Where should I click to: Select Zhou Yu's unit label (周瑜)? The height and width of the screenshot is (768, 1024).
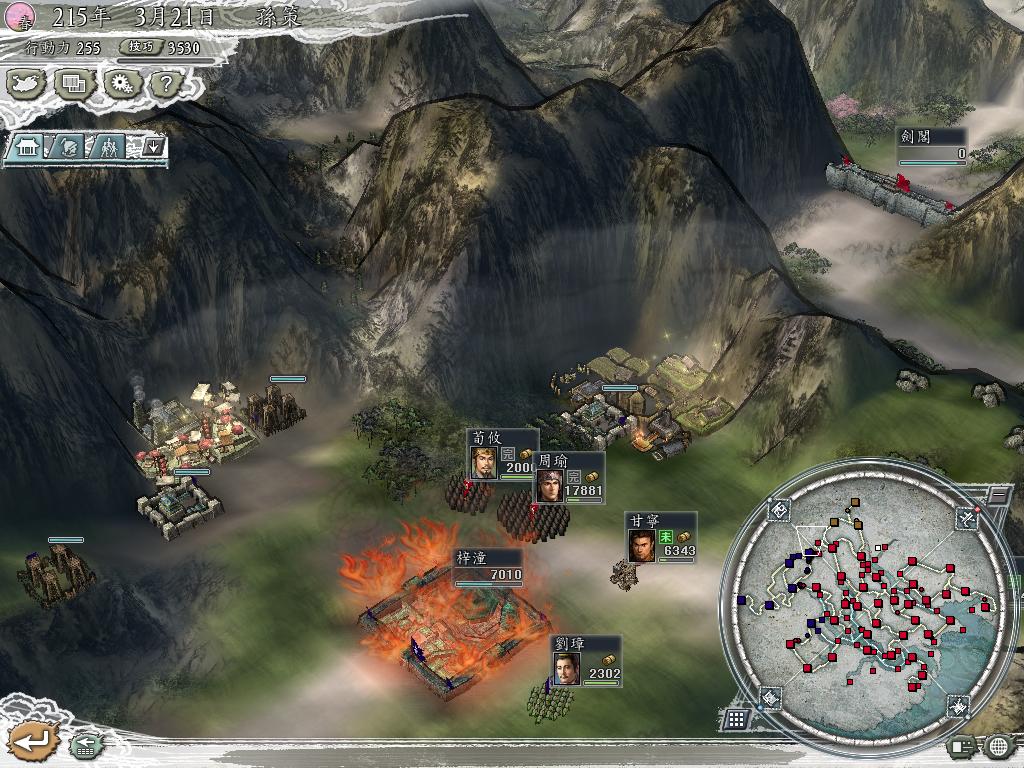pos(568,478)
